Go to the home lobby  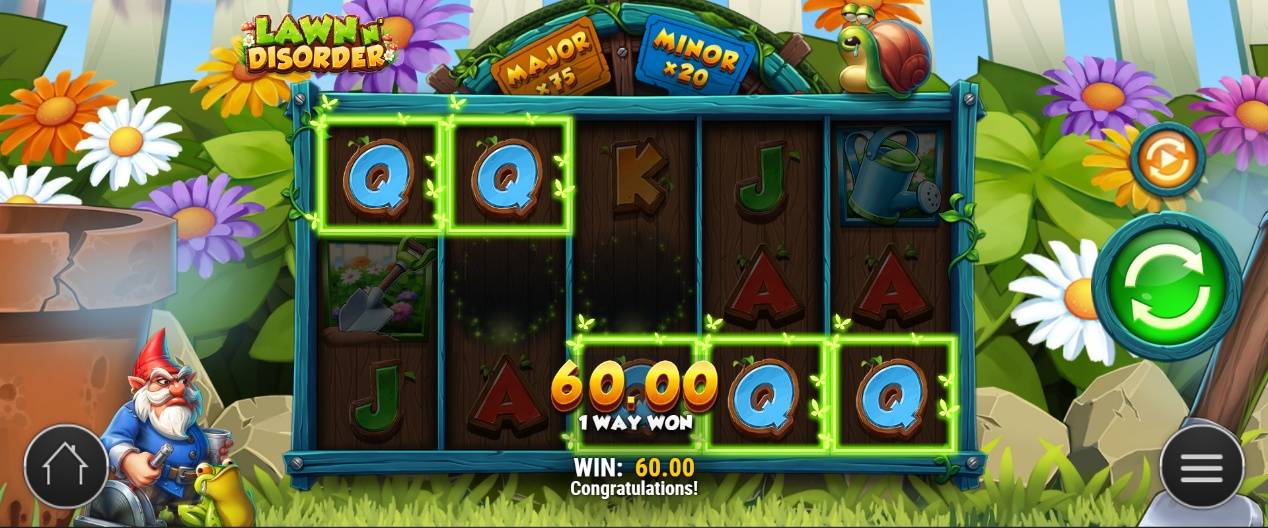tap(66, 466)
